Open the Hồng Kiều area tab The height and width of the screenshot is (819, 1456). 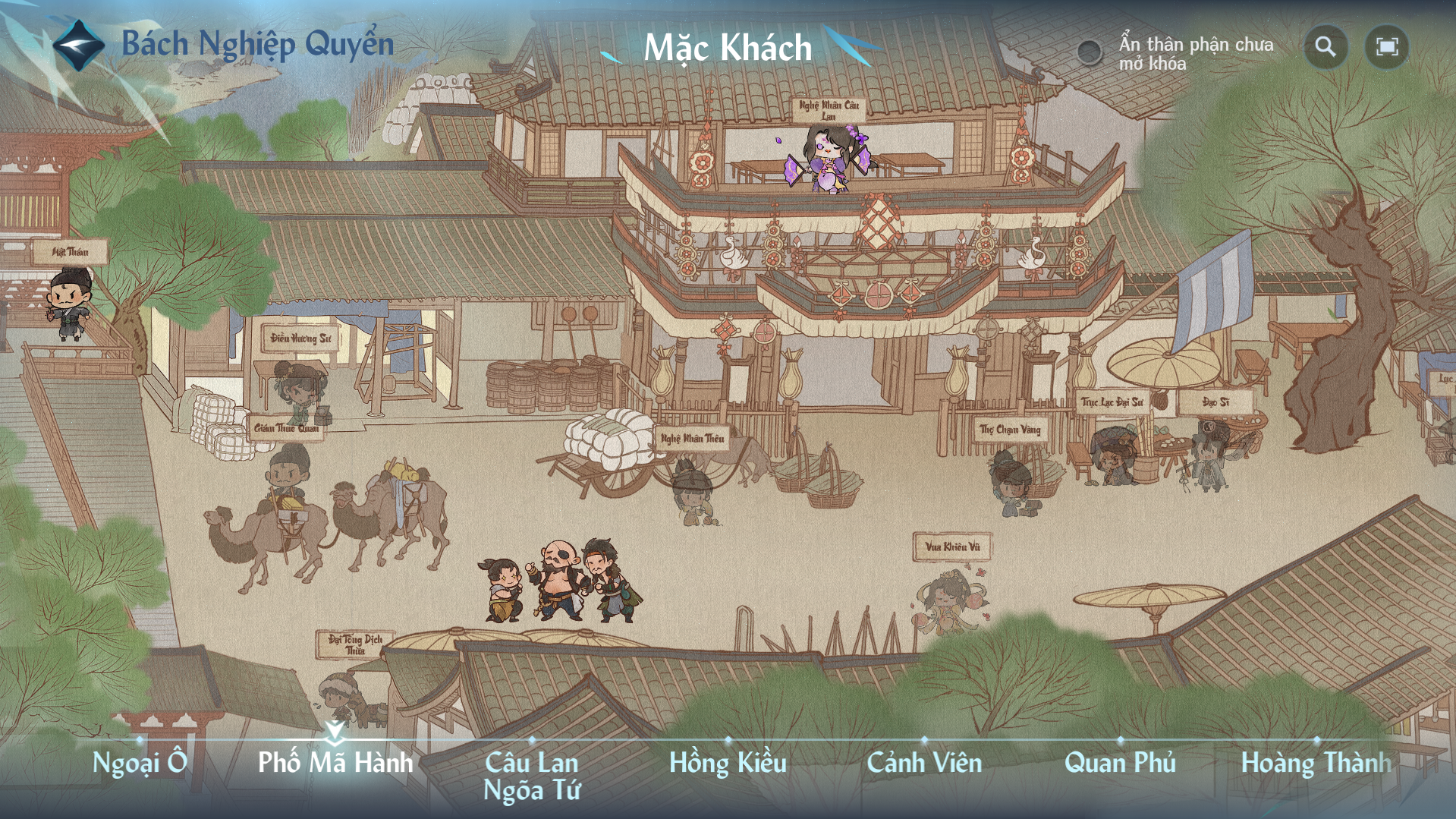tap(728, 762)
